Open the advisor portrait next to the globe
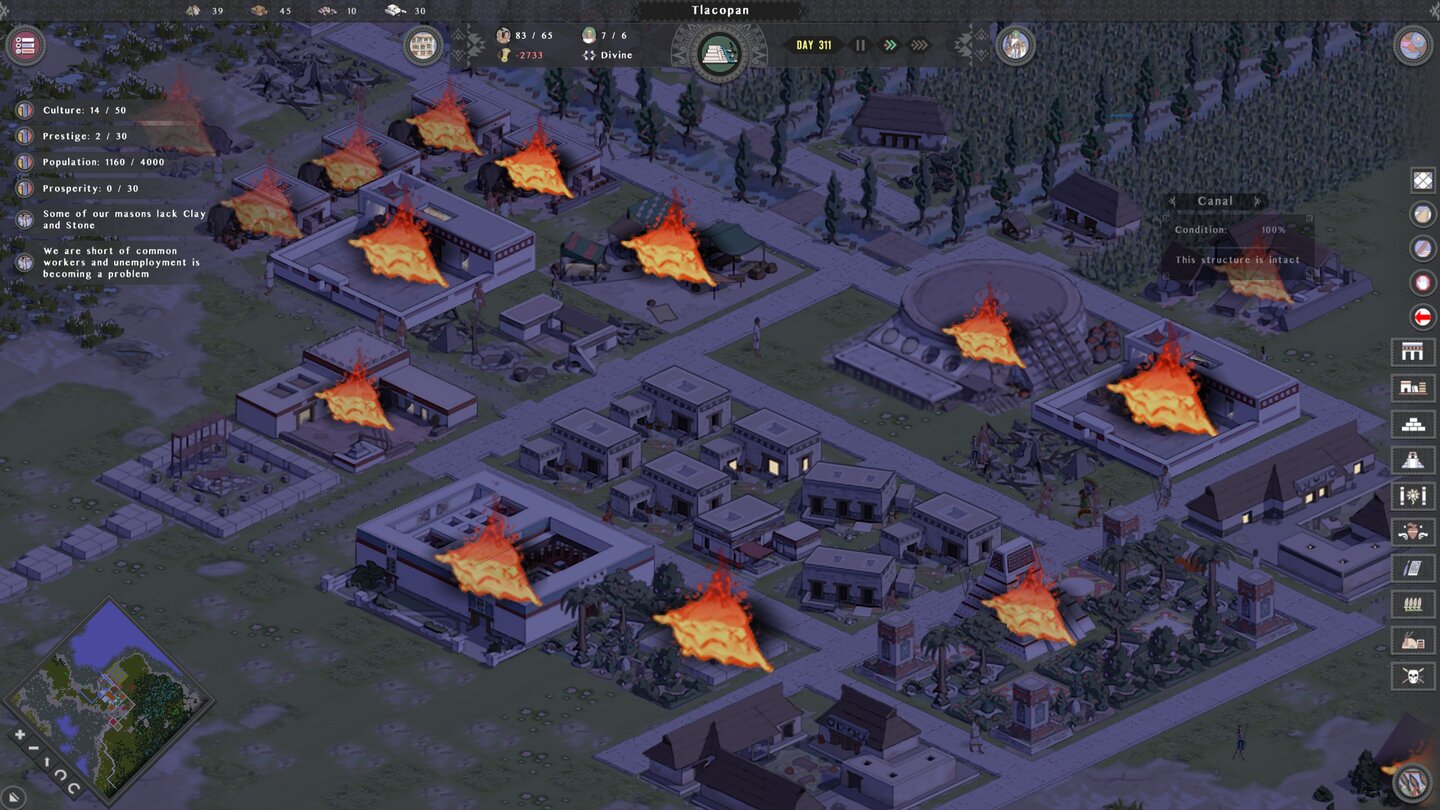 tap(1015, 44)
